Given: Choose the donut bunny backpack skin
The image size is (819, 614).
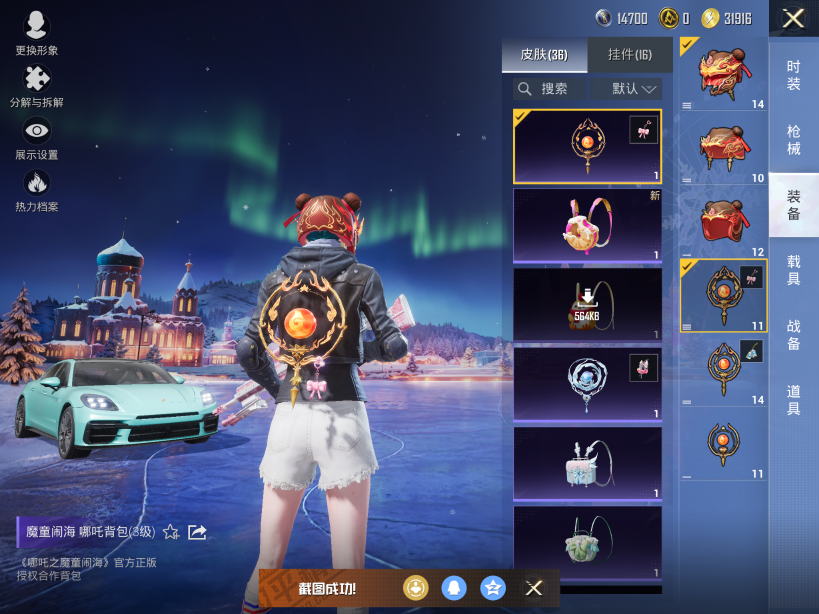Looking at the screenshot, I should (587, 226).
